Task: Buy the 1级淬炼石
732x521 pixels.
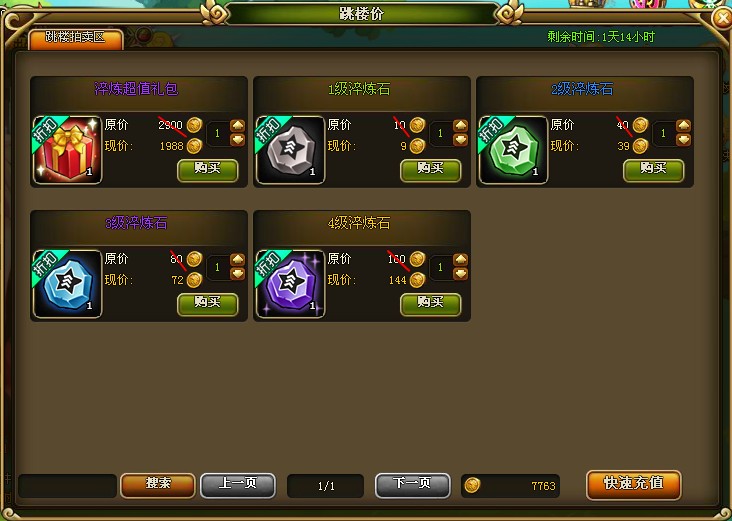Action: [430, 168]
